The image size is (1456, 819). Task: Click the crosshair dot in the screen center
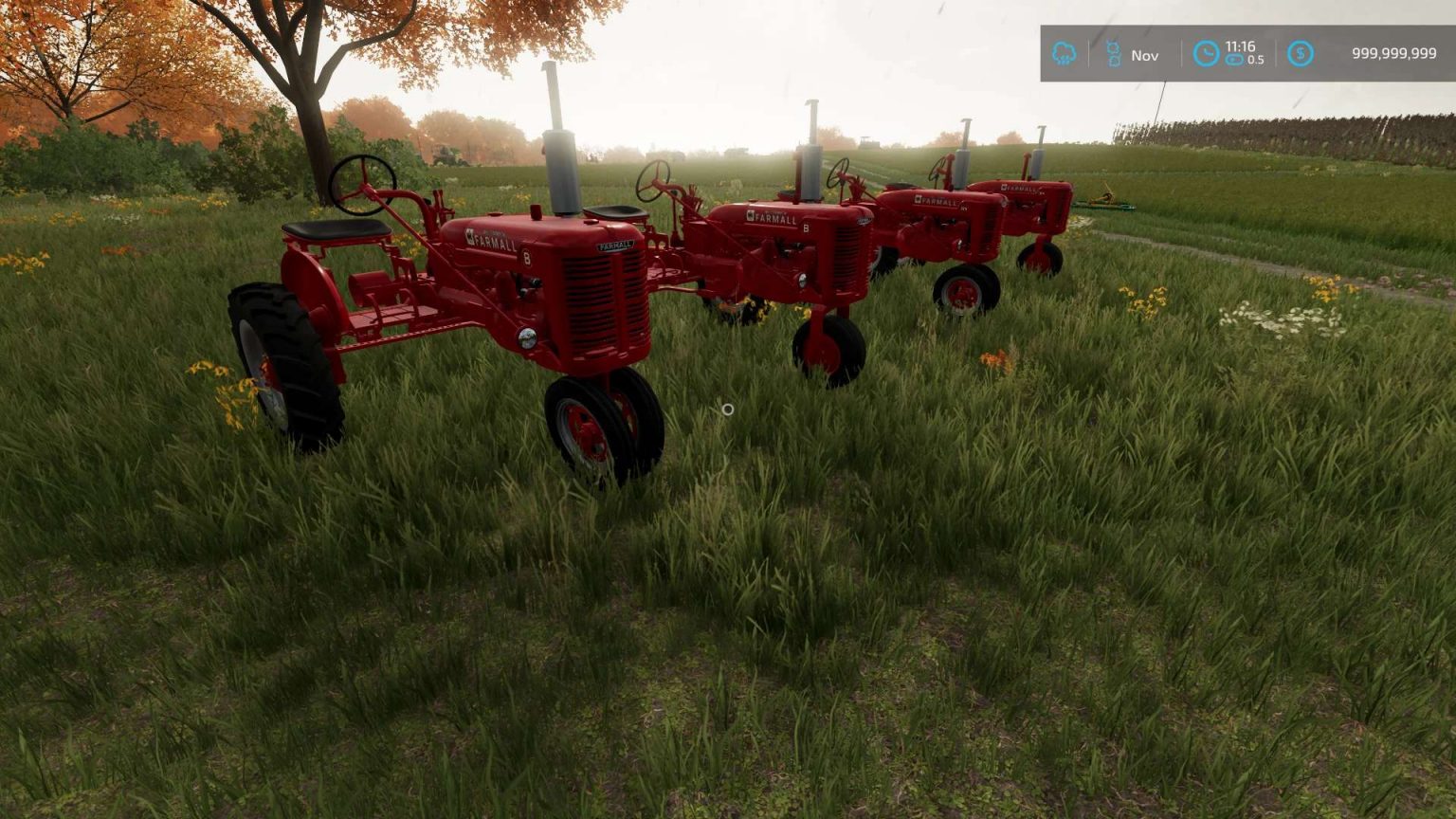click(727, 409)
